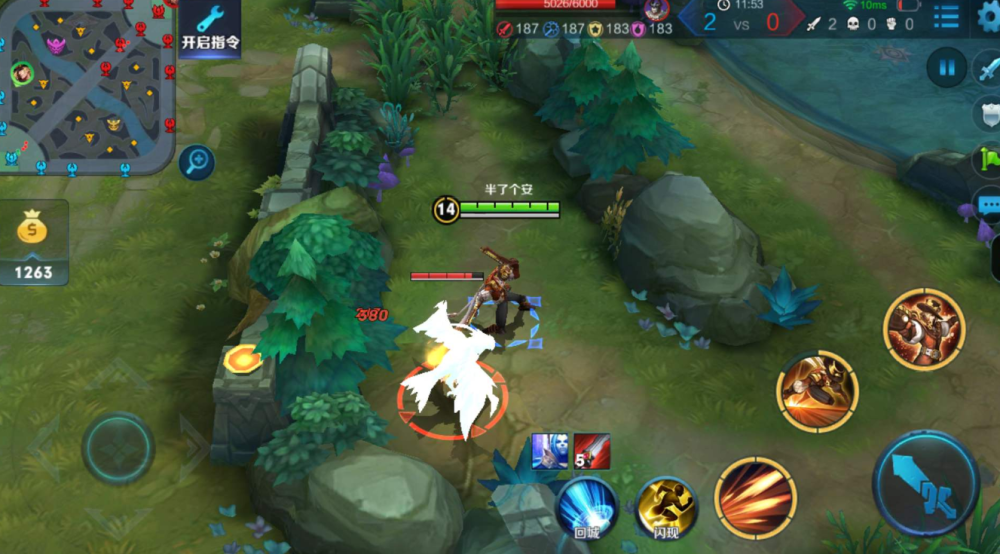Screen dimensions: 1000x554
Task: Tap the blue sword basic attack button
Action: [925, 483]
